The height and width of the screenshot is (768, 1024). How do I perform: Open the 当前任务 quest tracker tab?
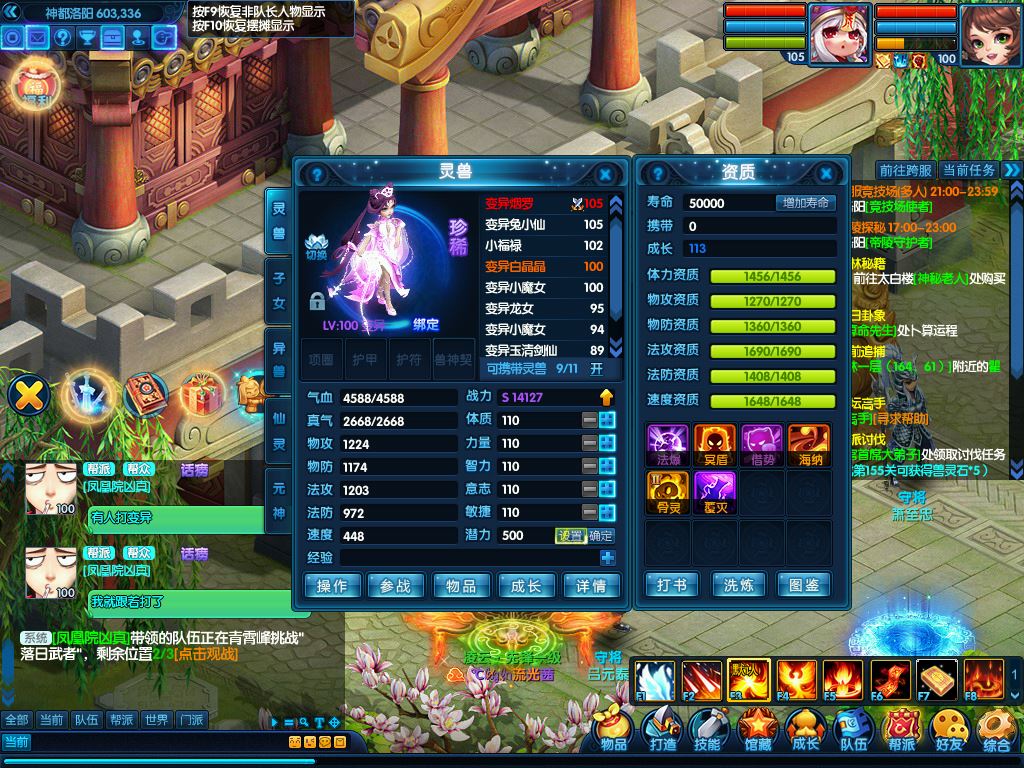(969, 171)
